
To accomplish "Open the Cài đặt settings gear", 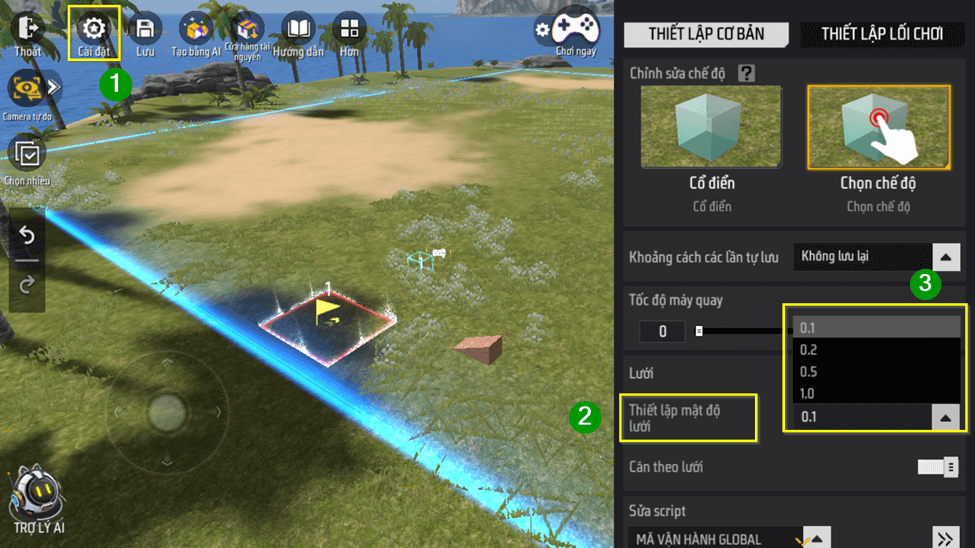I will (x=93, y=32).
